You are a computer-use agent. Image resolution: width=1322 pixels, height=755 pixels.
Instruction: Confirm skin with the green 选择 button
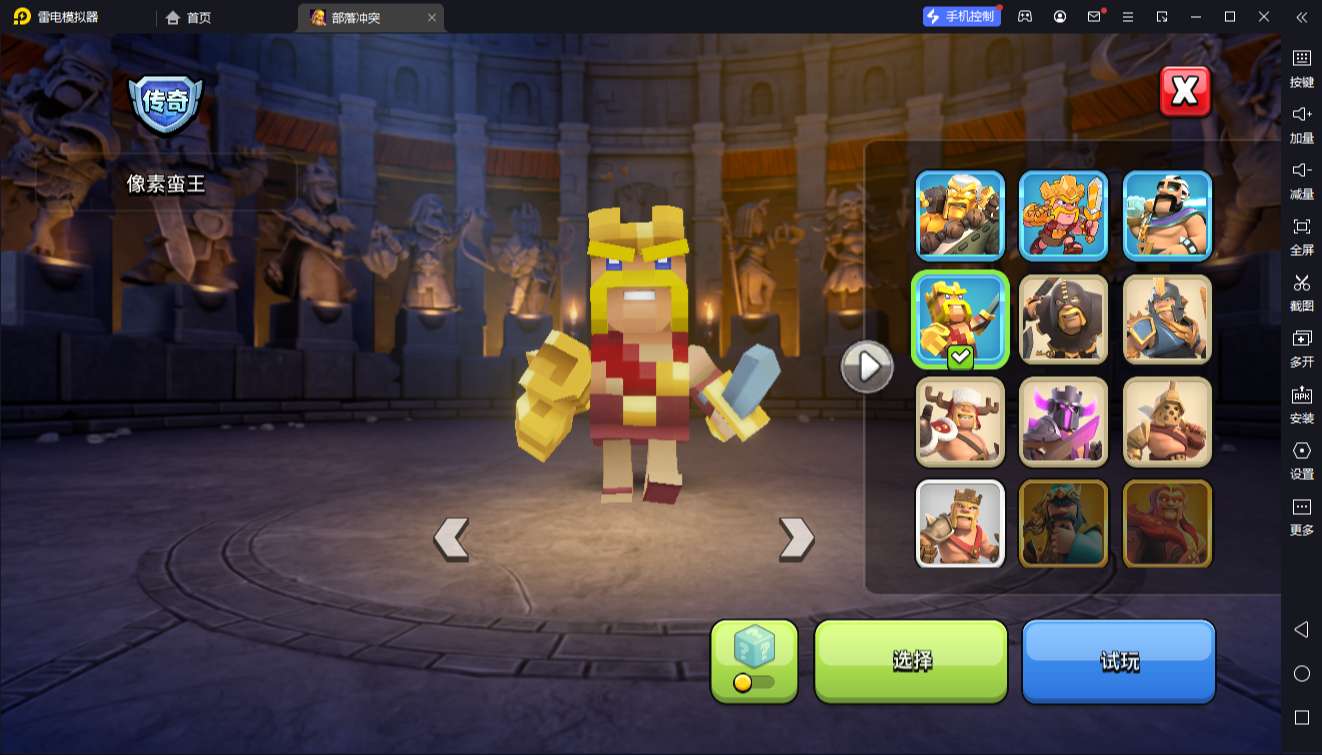911,660
